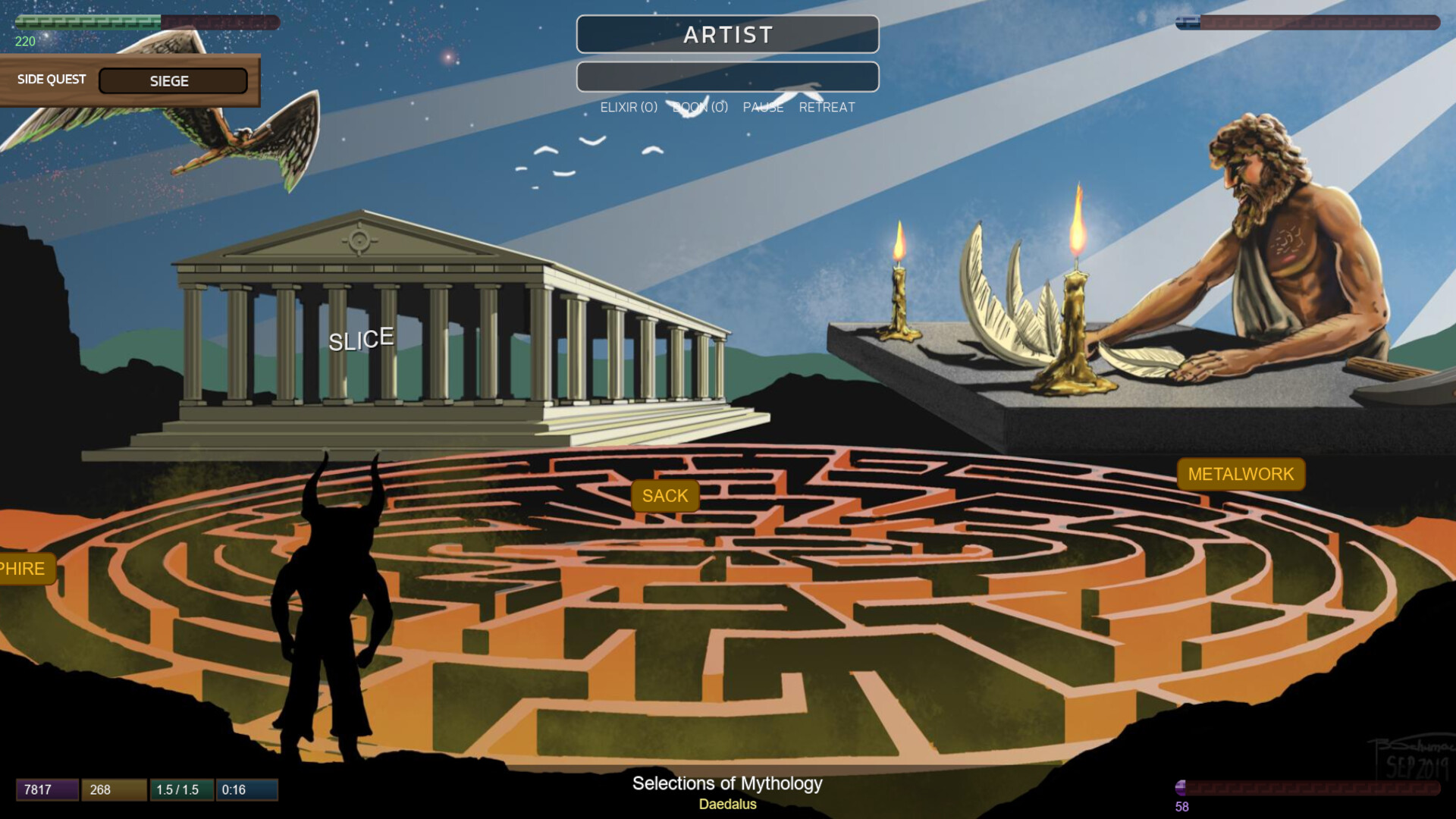Image resolution: width=1456 pixels, height=819 pixels.
Task: Click RETREAT to leave the fight
Action: coord(827,107)
